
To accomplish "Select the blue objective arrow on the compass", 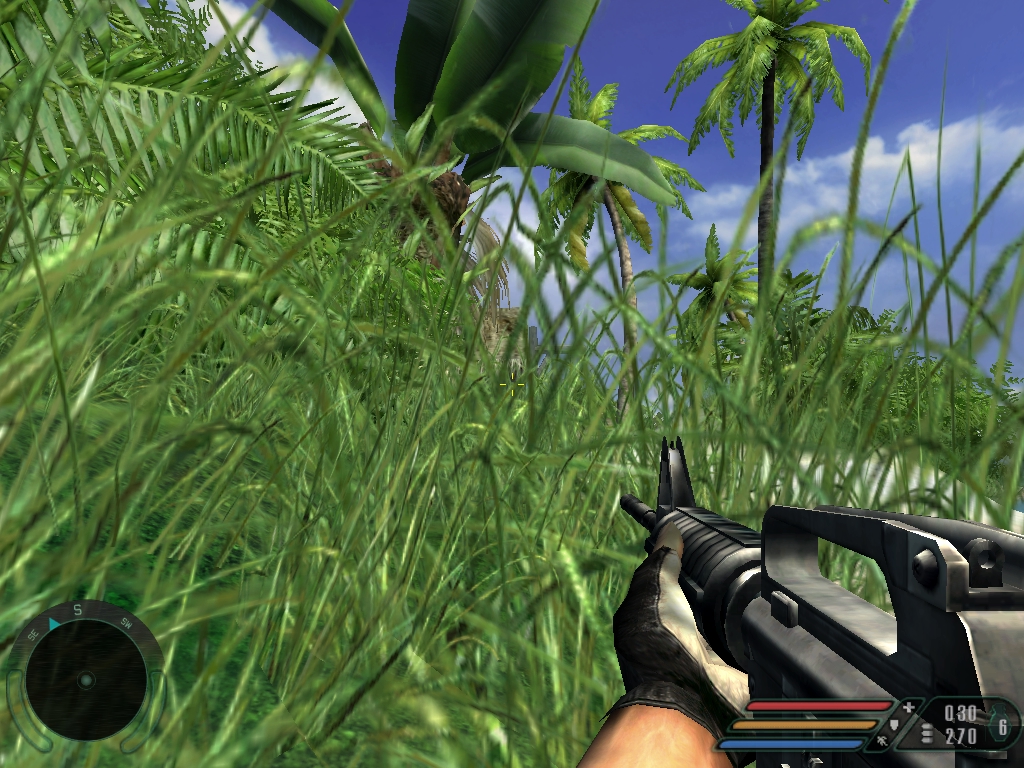I will 54,624.
